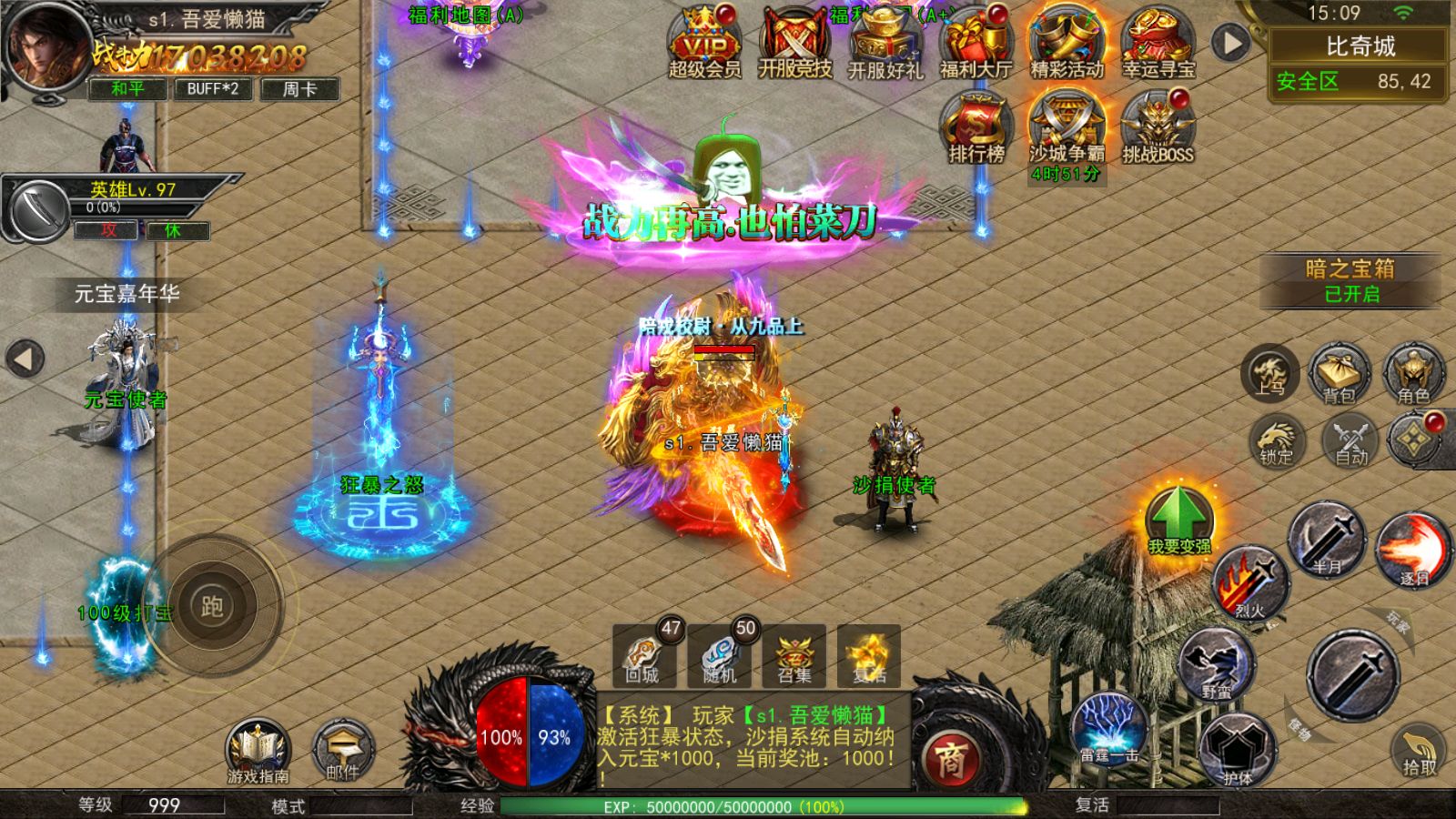Viewport: 1456px width, 819px height.
Task: Open the 背包 backpack
Action: (x=1340, y=373)
